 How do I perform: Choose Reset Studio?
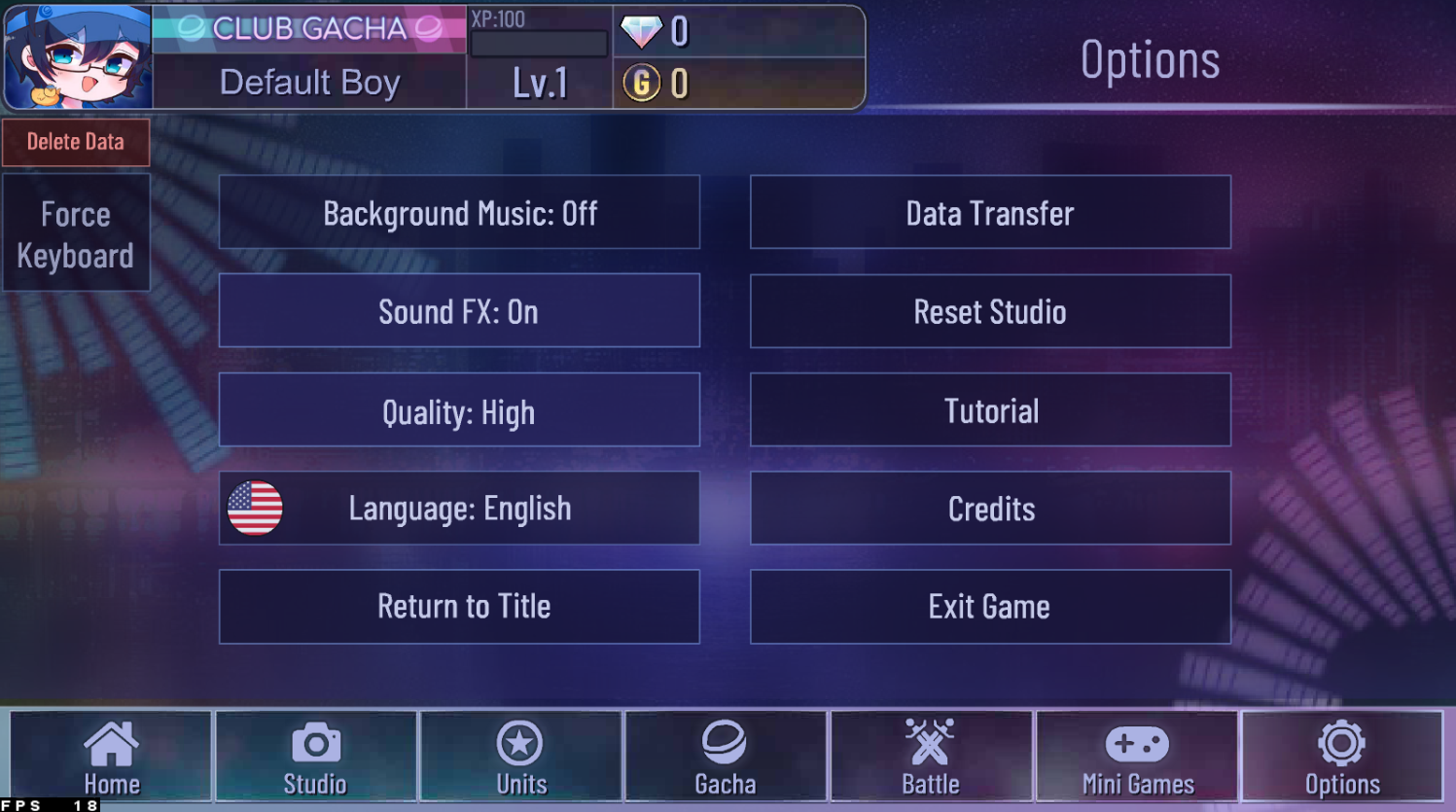[x=990, y=311]
